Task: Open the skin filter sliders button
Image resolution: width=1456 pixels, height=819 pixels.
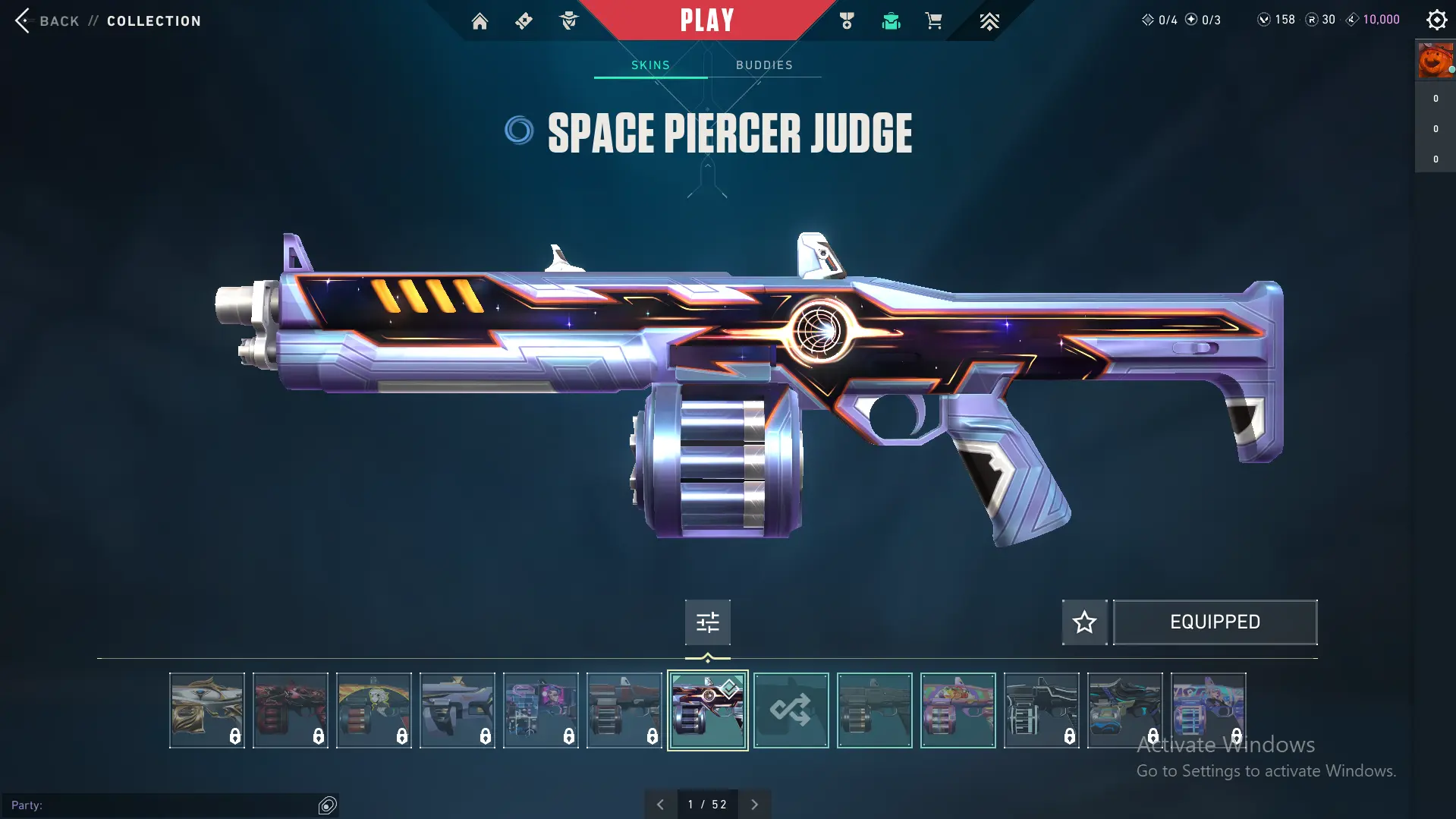Action: pos(707,622)
